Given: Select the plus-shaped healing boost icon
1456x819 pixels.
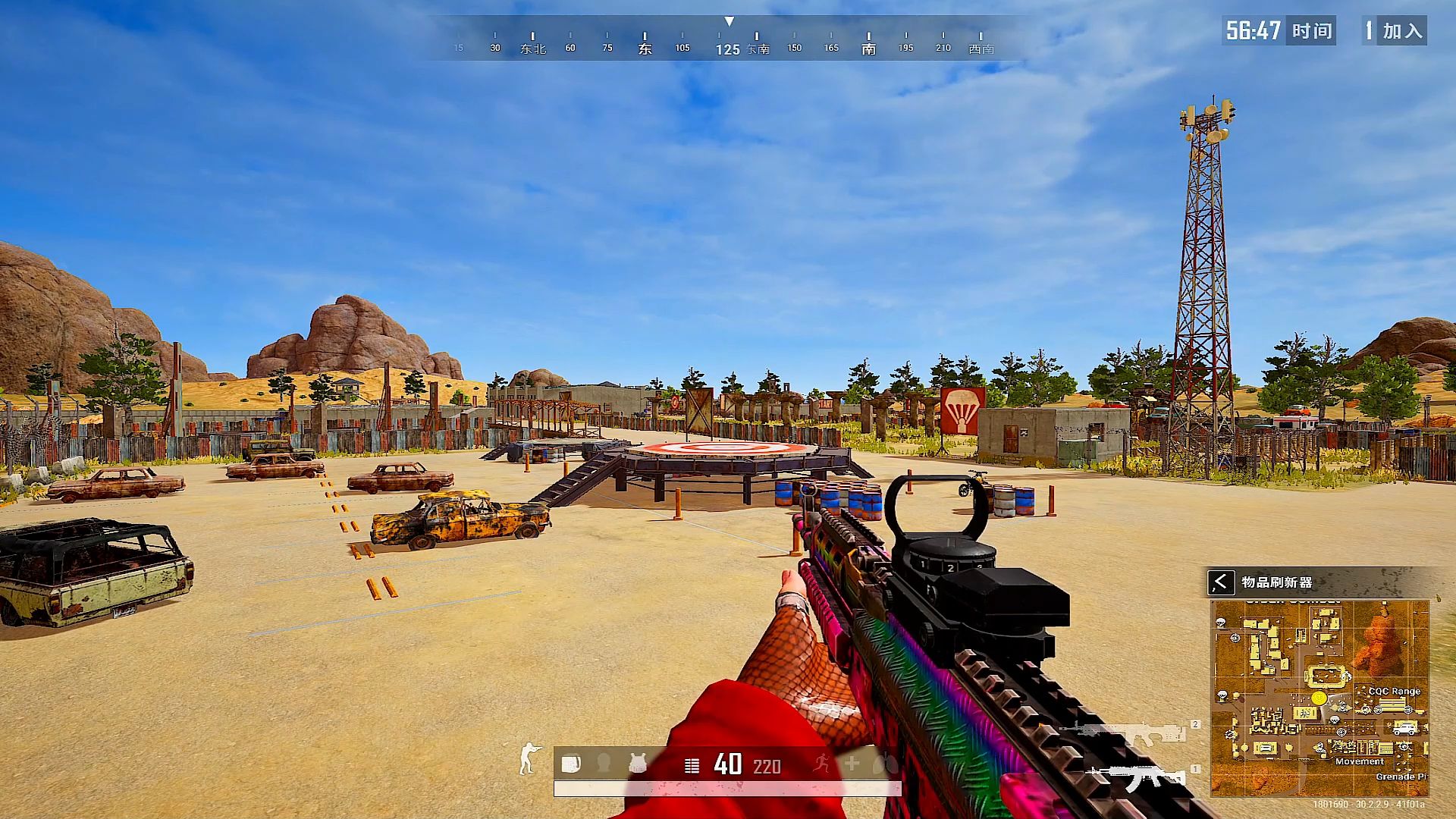Looking at the screenshot, I should 852,763.
